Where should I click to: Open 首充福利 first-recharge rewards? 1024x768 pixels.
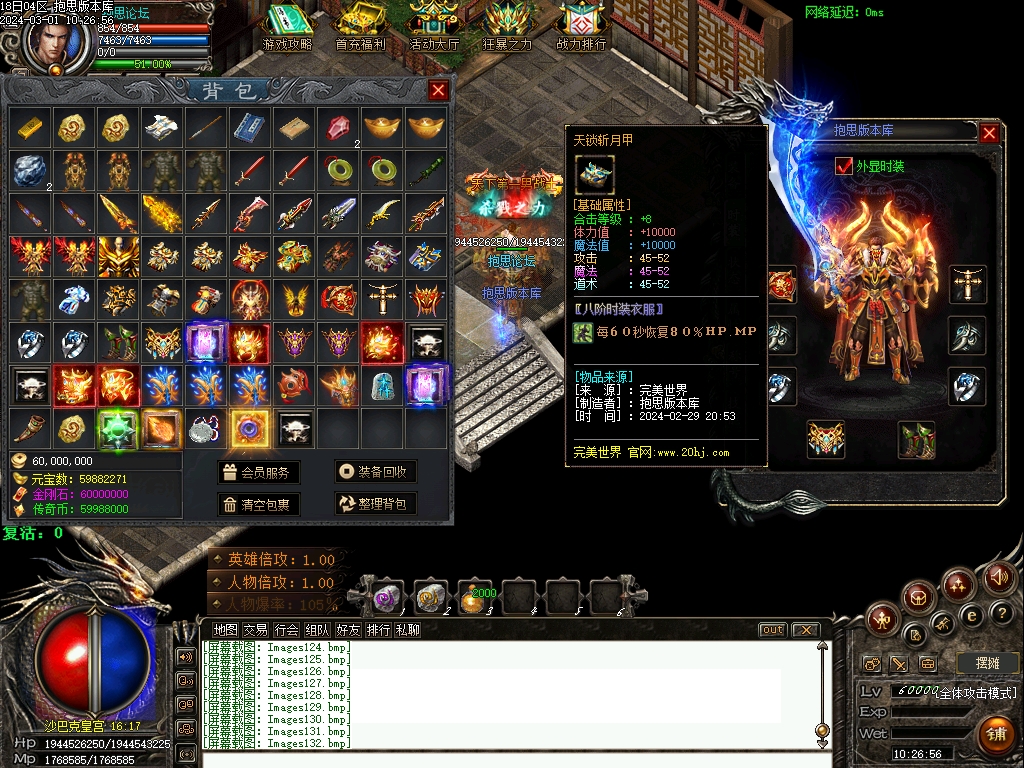coord(360,28)
